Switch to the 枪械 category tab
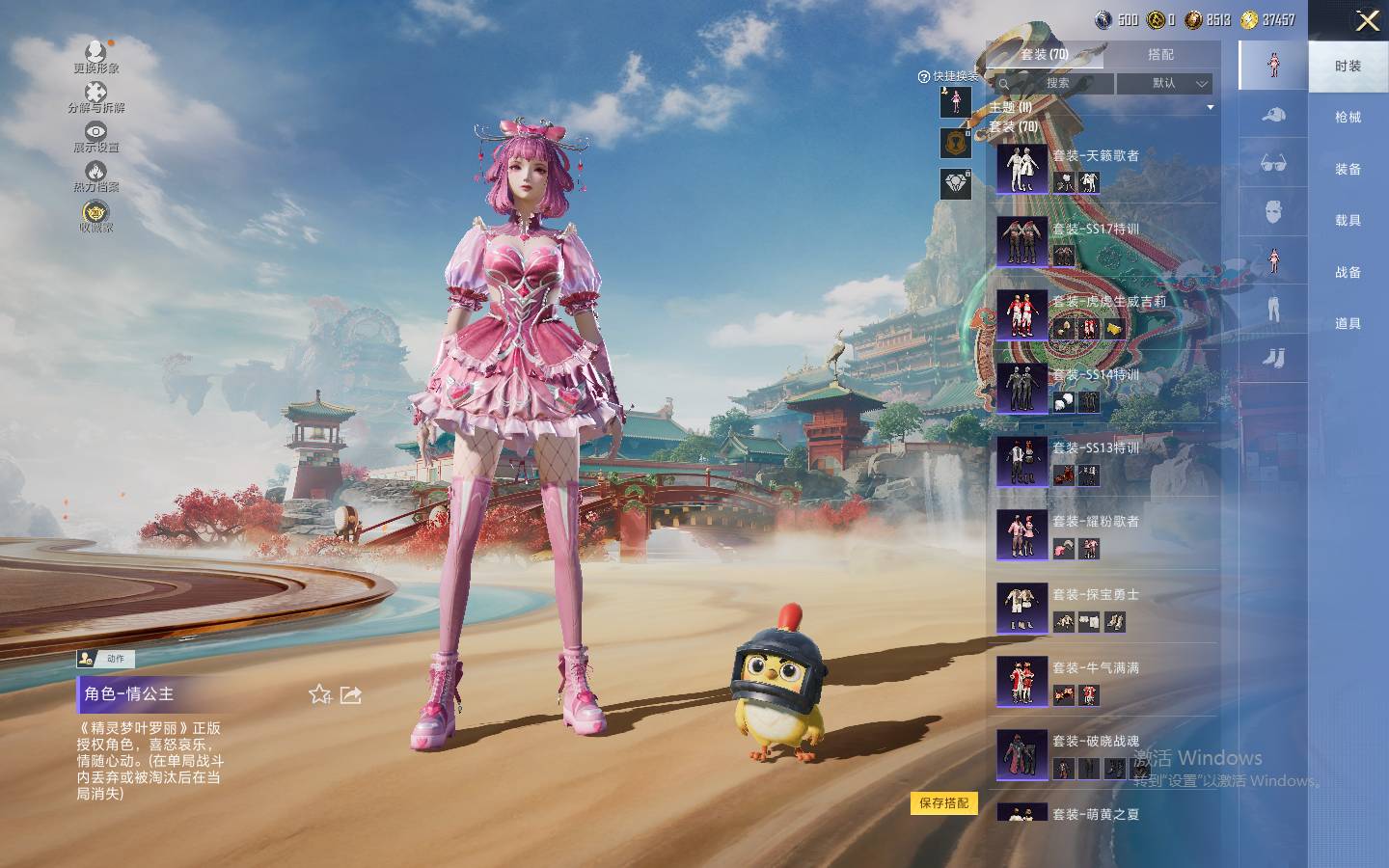 pos(1348,118)
